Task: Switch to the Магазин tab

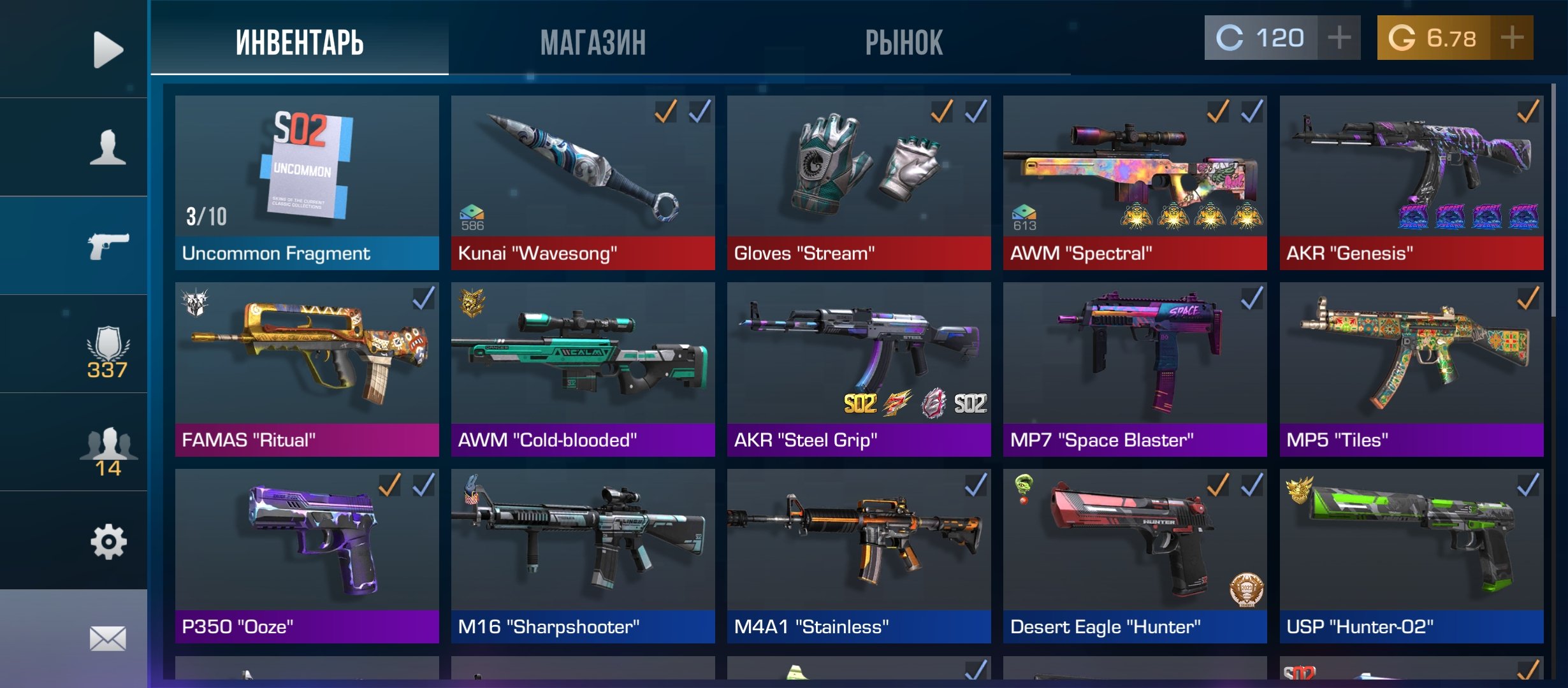Action: (x=593, y=42)
